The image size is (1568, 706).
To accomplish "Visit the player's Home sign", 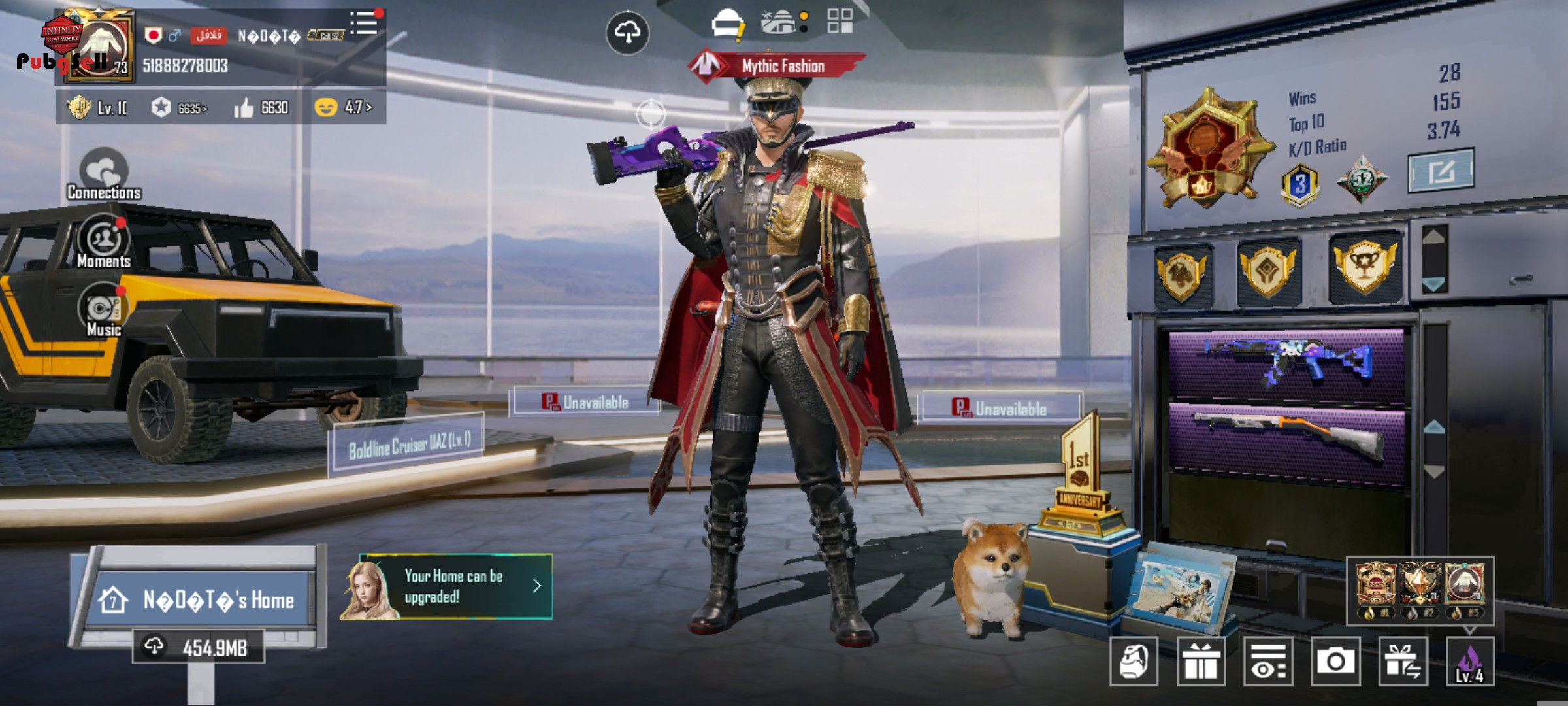I will pos(203,599).
